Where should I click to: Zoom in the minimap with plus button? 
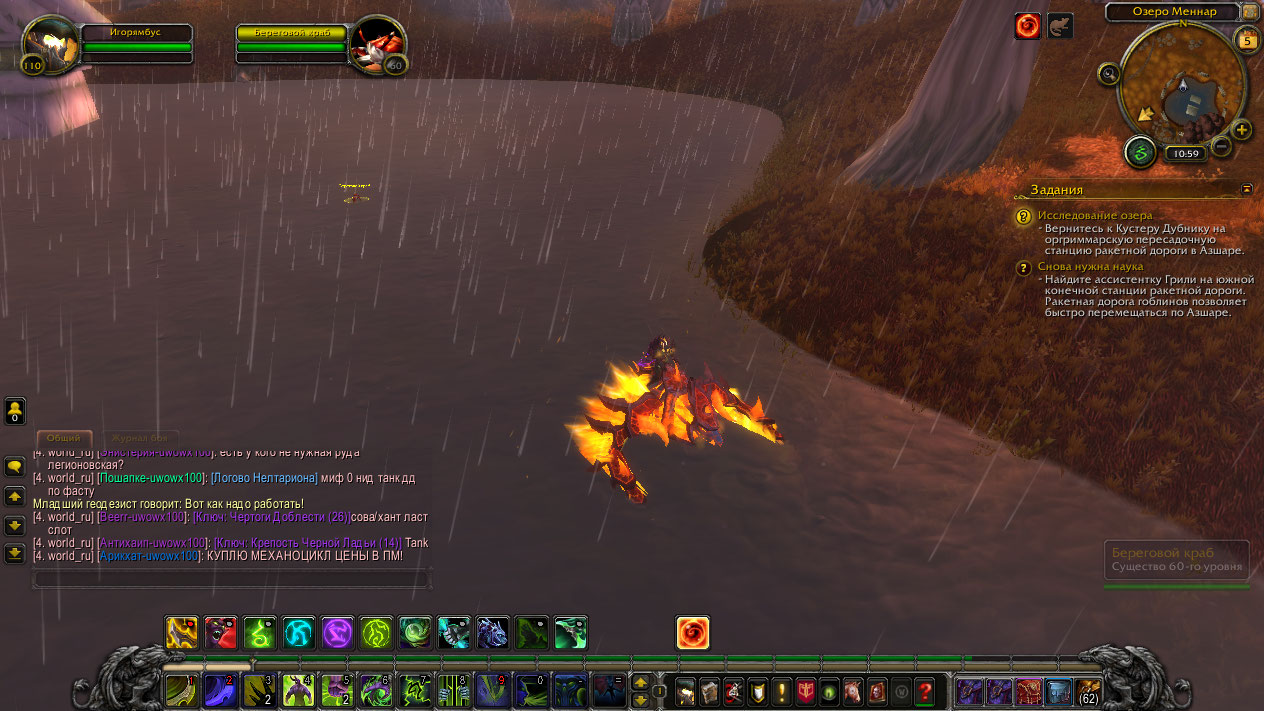(x=1241, y=130)
